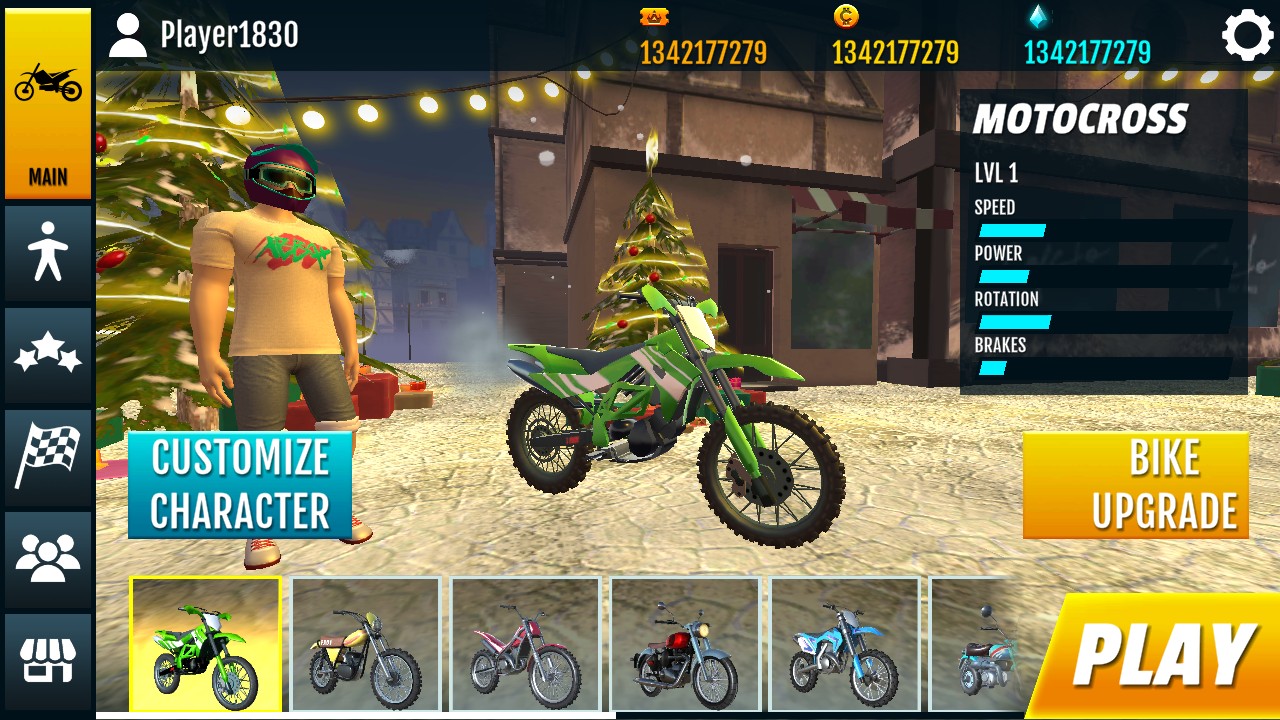The image size is (1280, 720).
Task: Open the character figure tab
Action: [48, 253]
